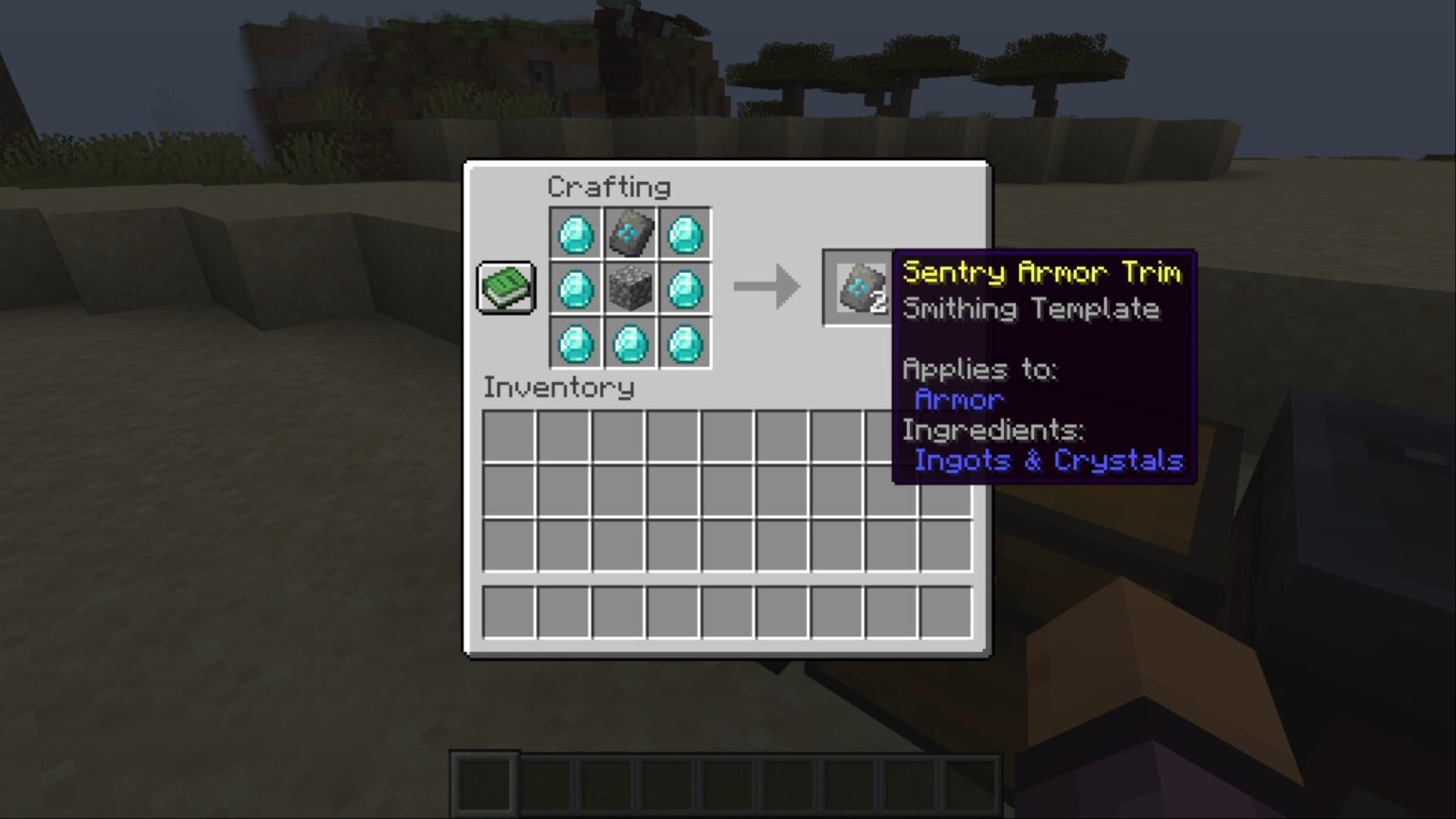Click the Crafting title label
This screenshot has width=1456, height=819.
tap(610, 187)
